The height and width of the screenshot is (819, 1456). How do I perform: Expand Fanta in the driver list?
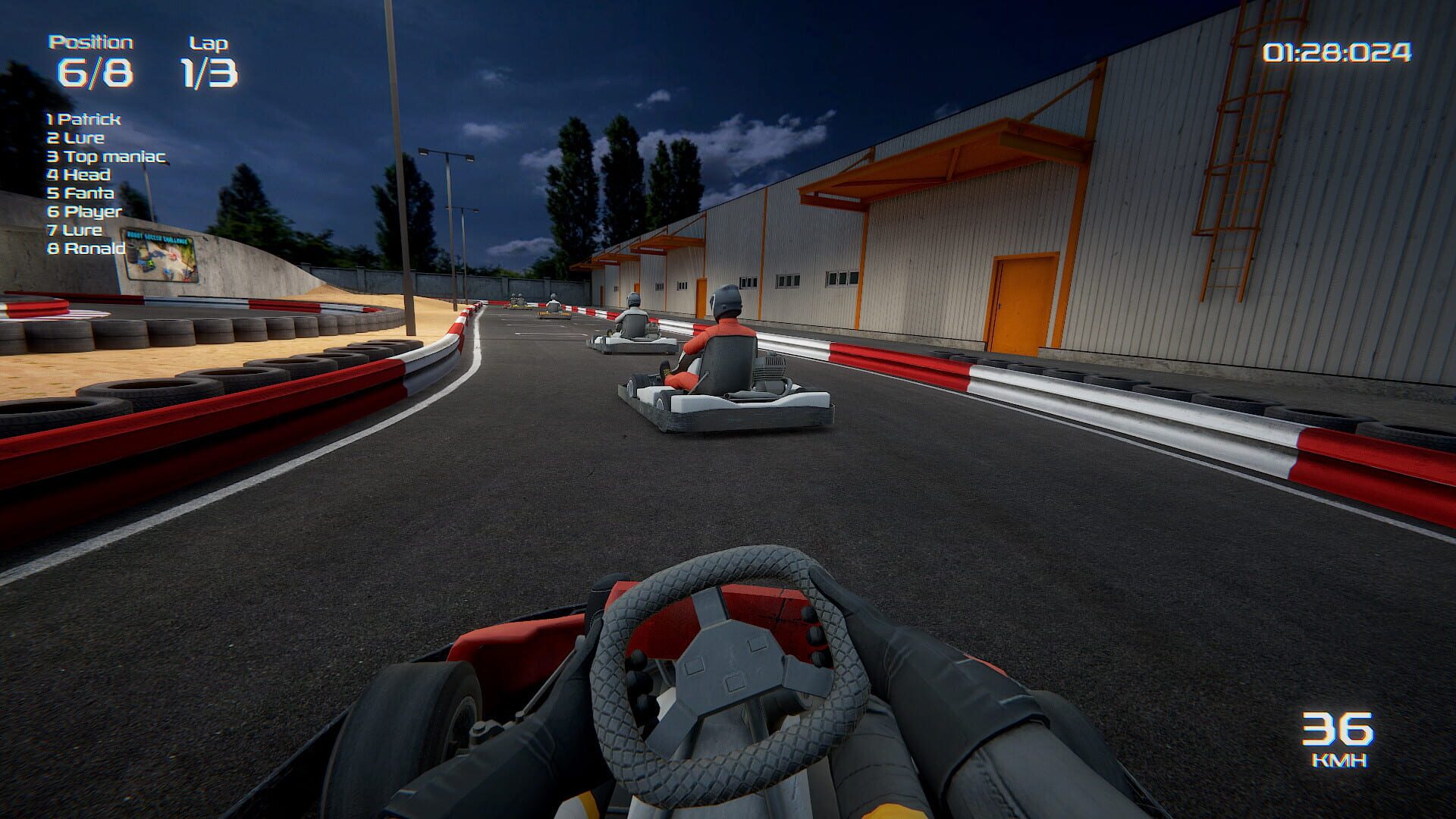pyautogui.click(x=80, y=193)
